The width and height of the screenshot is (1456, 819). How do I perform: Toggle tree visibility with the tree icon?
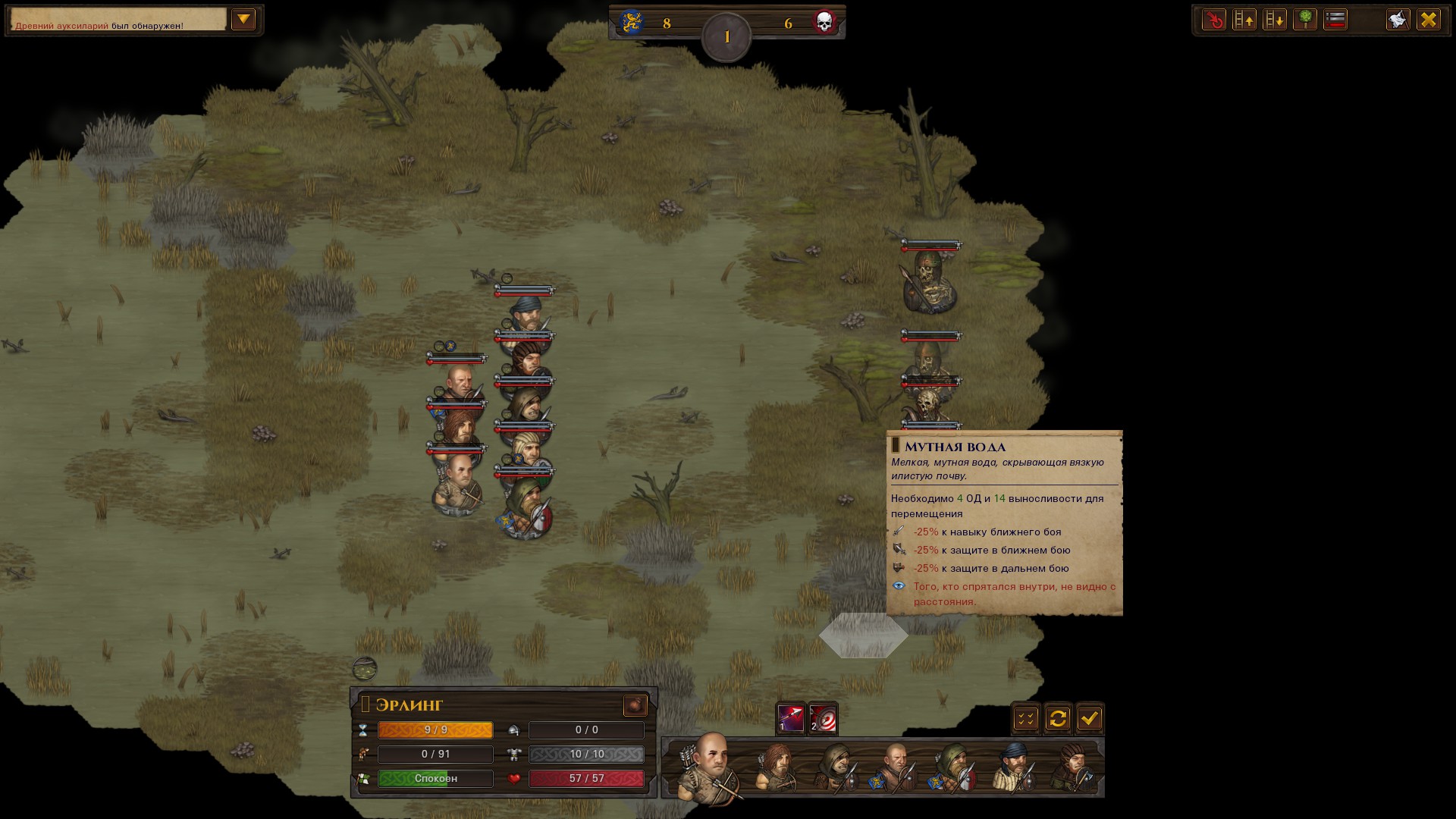coord(1305,20)
